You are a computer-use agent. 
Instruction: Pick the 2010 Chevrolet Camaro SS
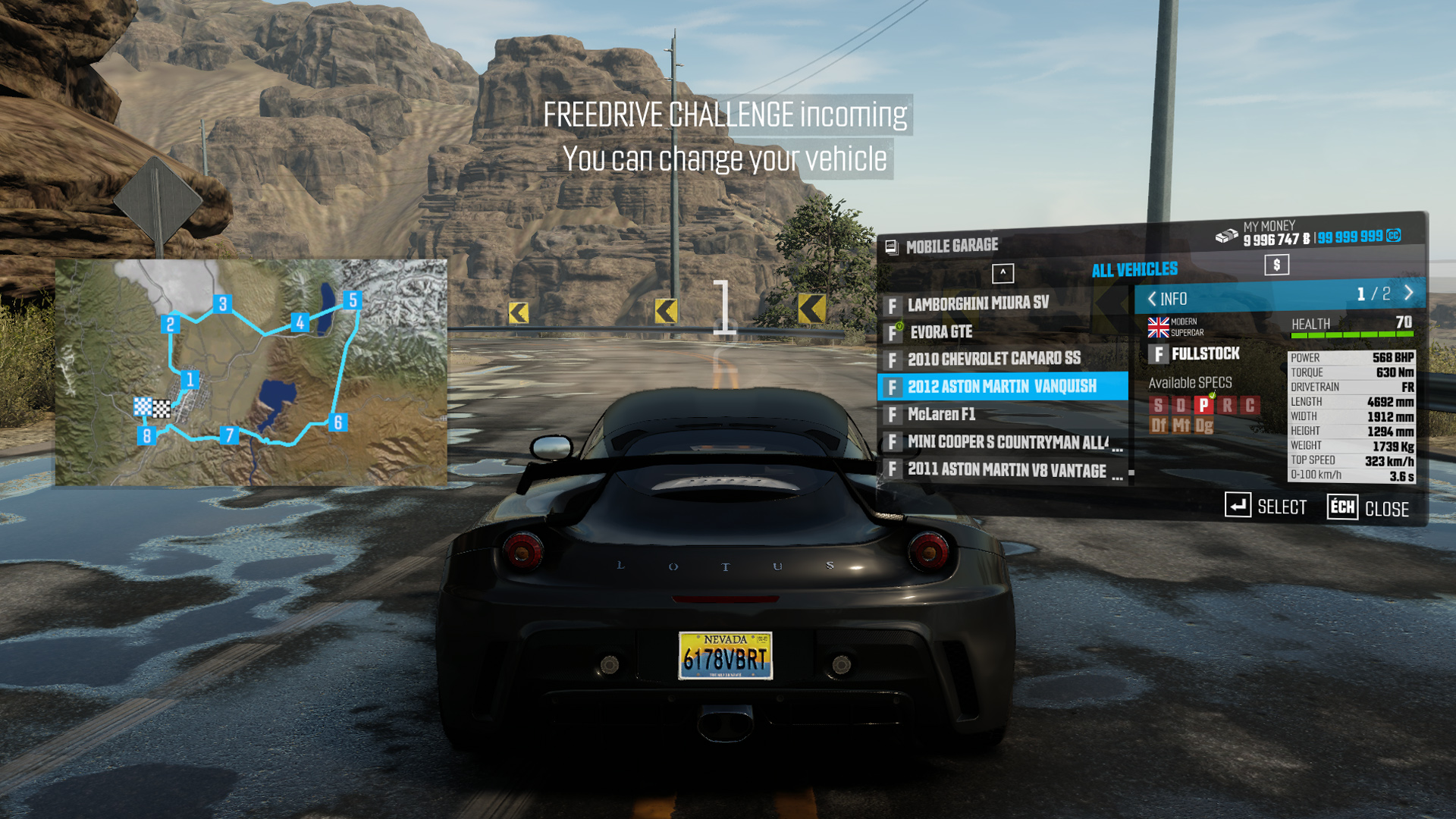[x=993, y=359]
